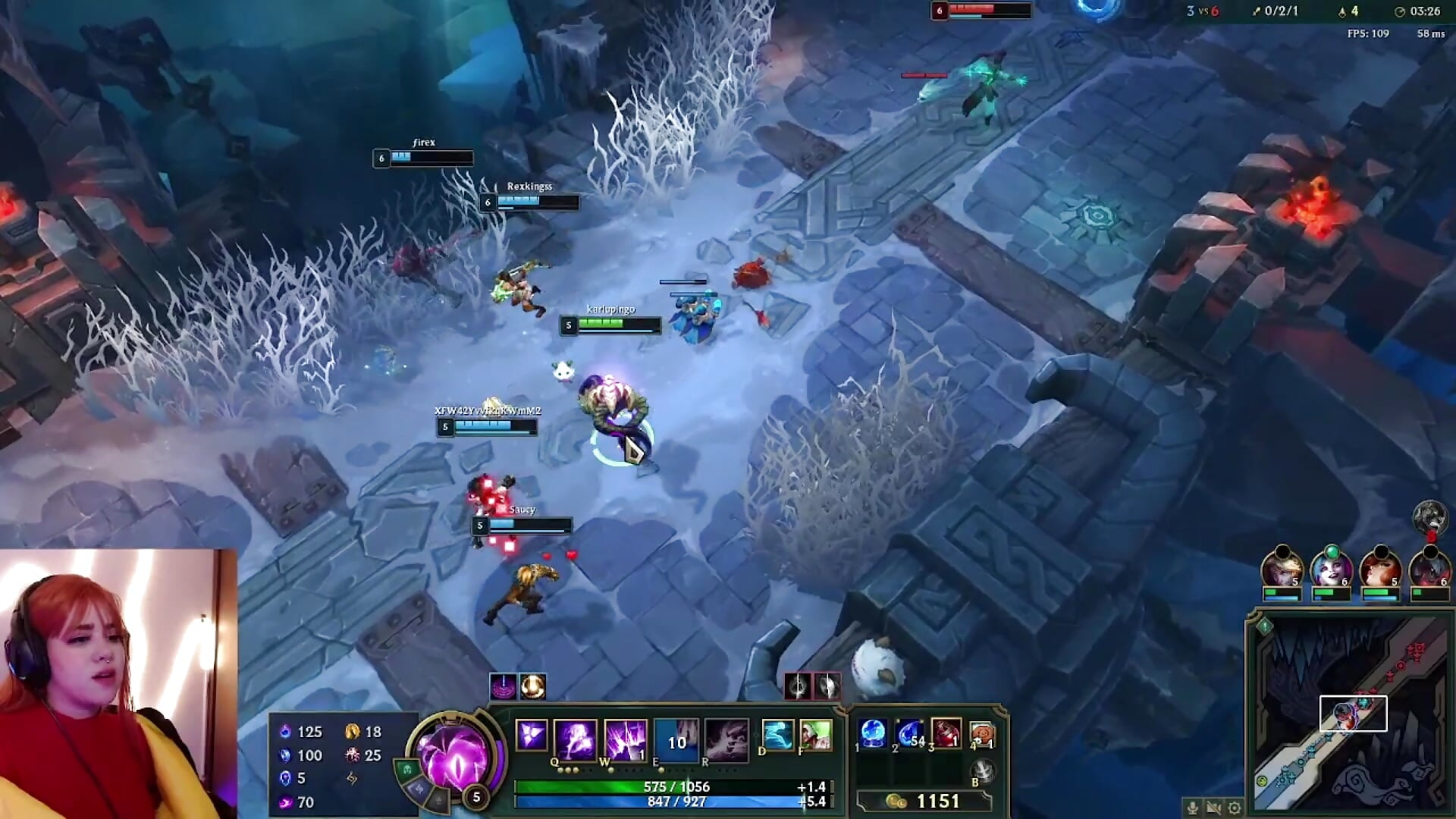Click the ward-like icon above the ability bar
This screenshot has height=819, width=1456.
point(504,687)
